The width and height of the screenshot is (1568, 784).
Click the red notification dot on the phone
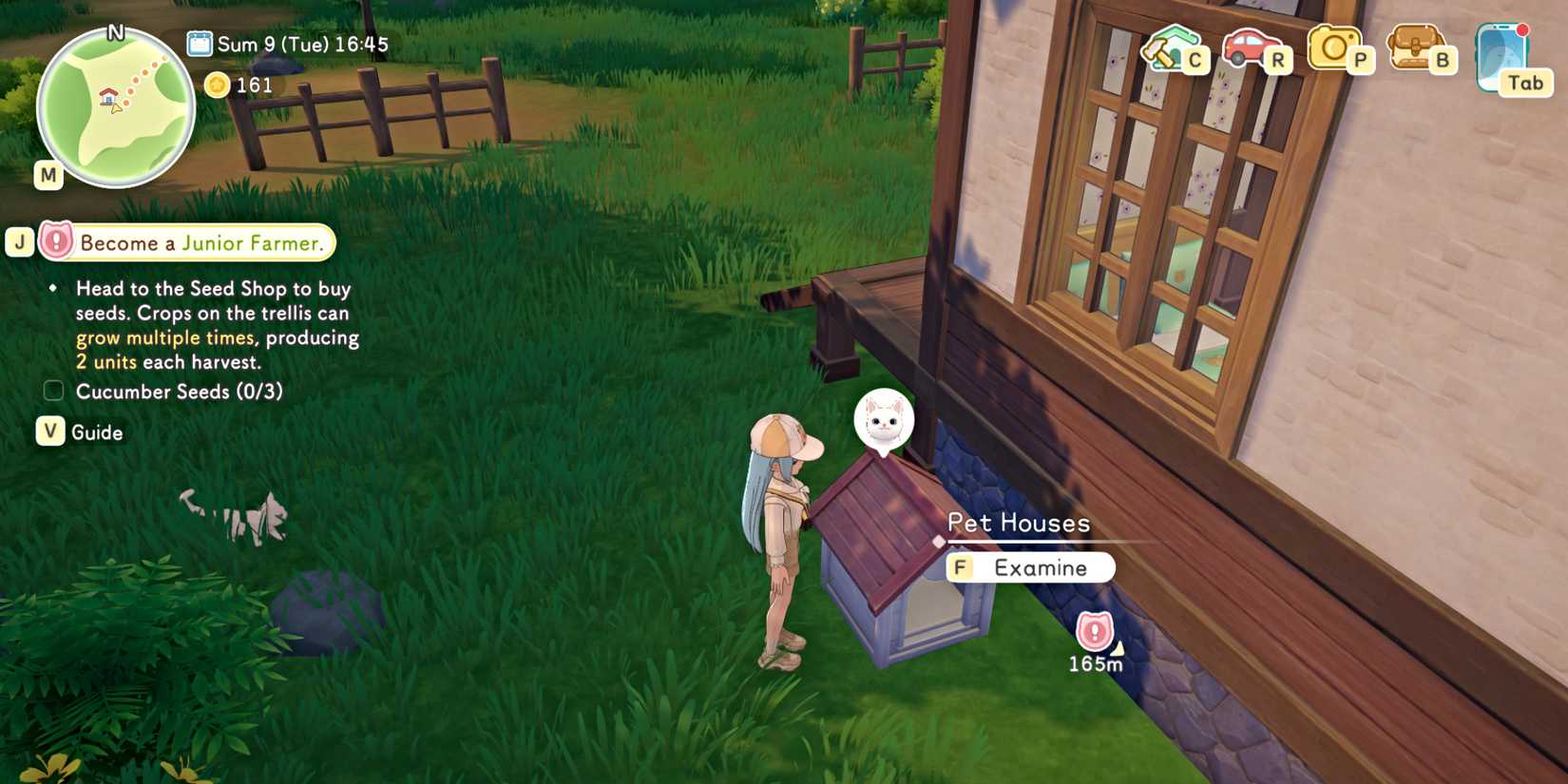[1522, 29]
